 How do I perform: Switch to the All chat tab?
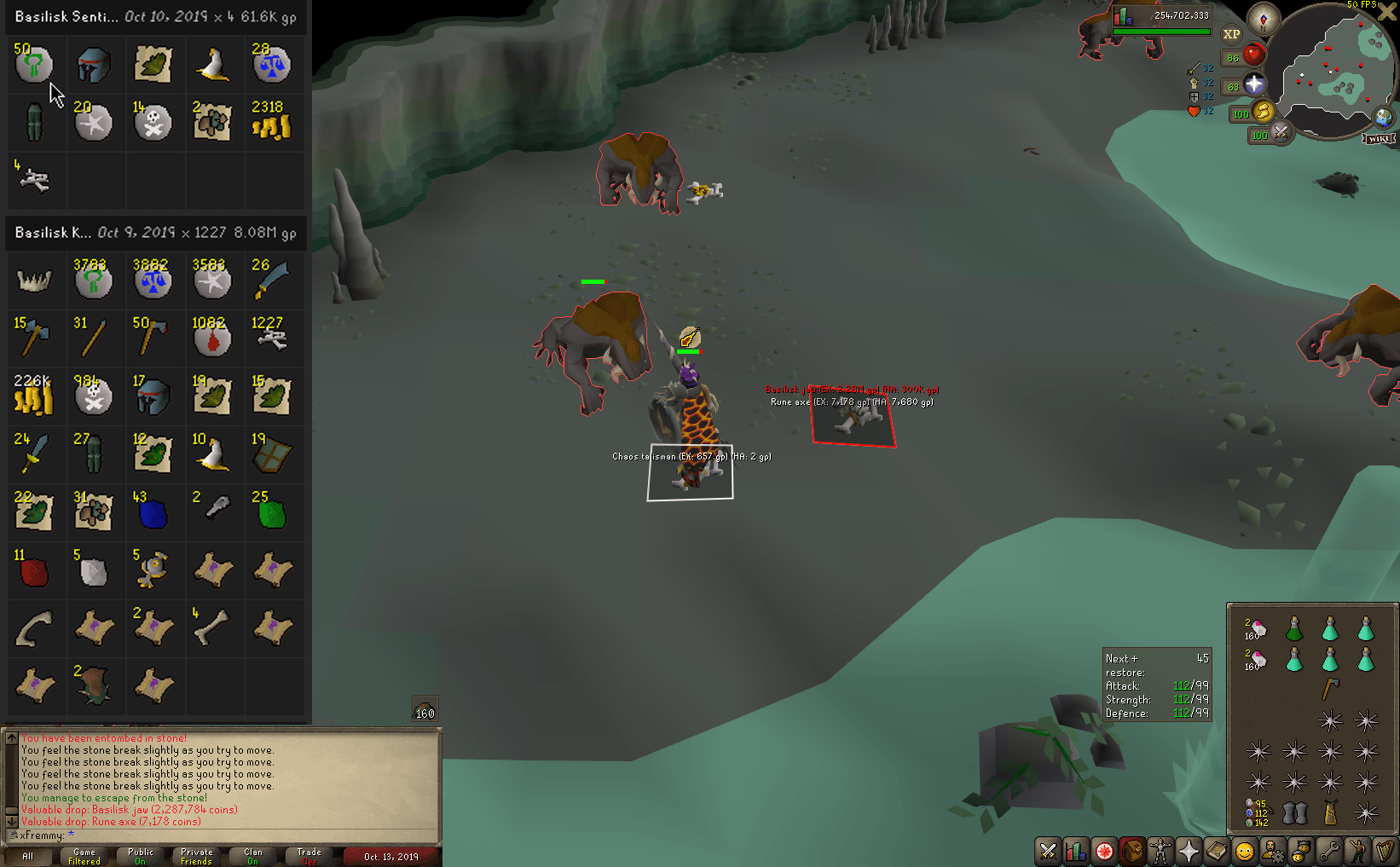28,855
